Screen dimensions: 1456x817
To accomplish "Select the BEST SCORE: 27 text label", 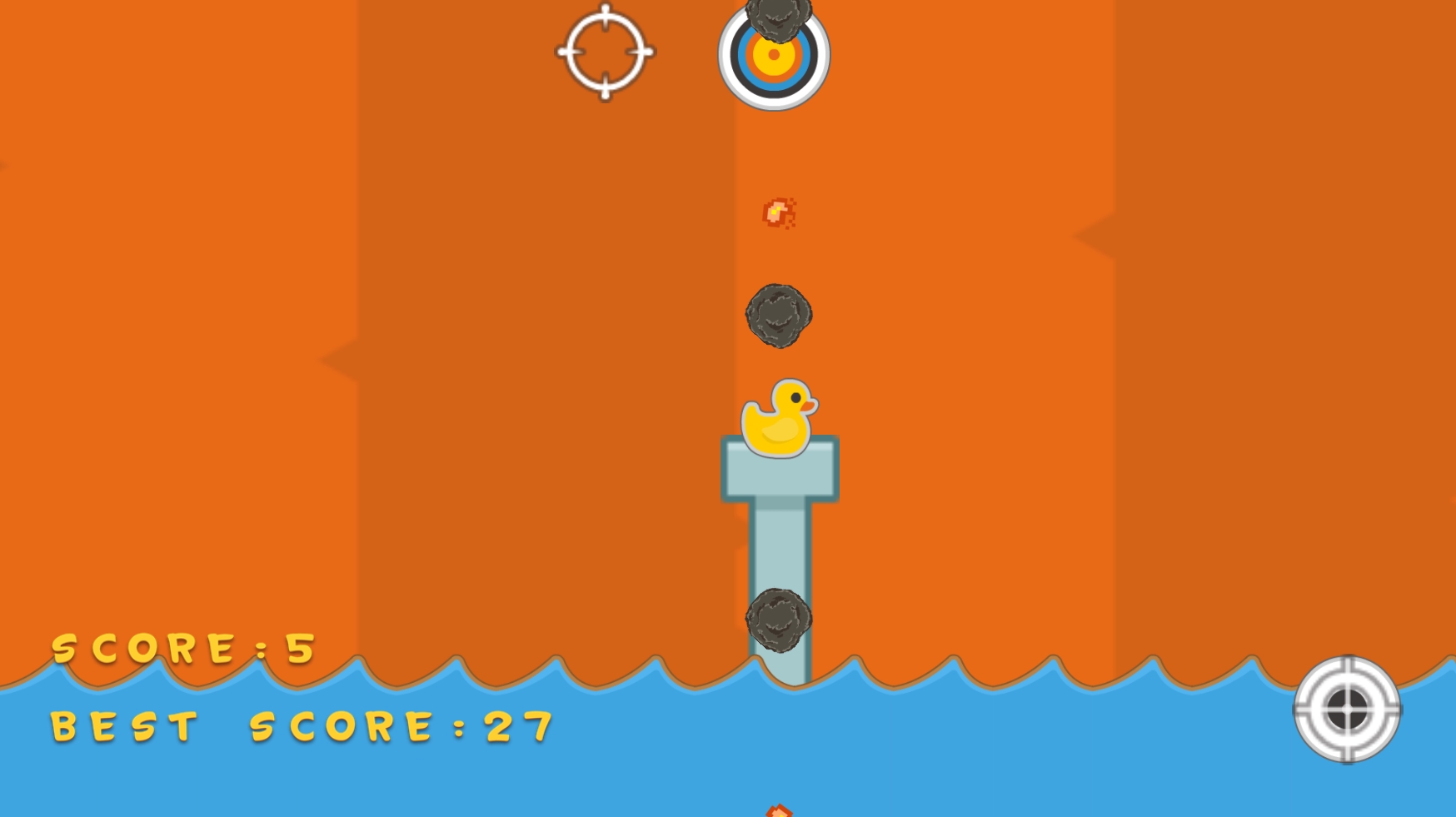I will tap(300, 725).
